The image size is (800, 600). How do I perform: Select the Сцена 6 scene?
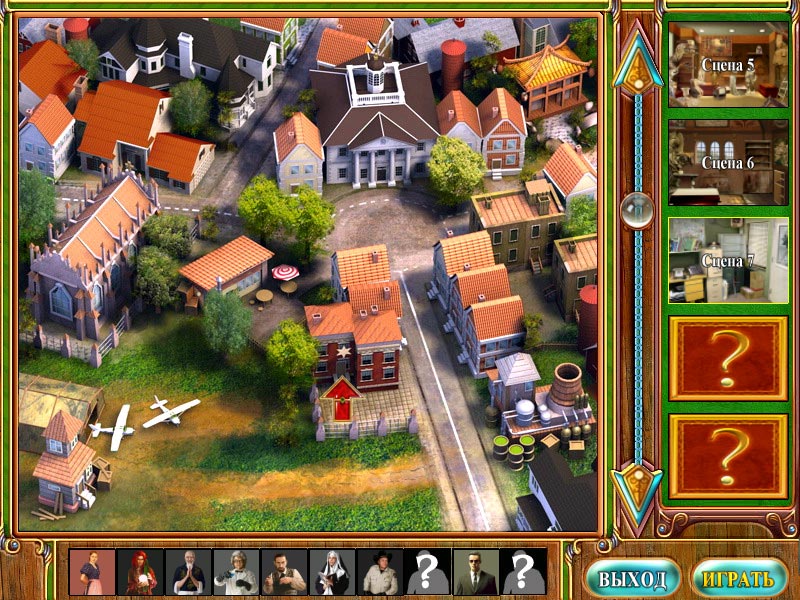coord(727,162)
